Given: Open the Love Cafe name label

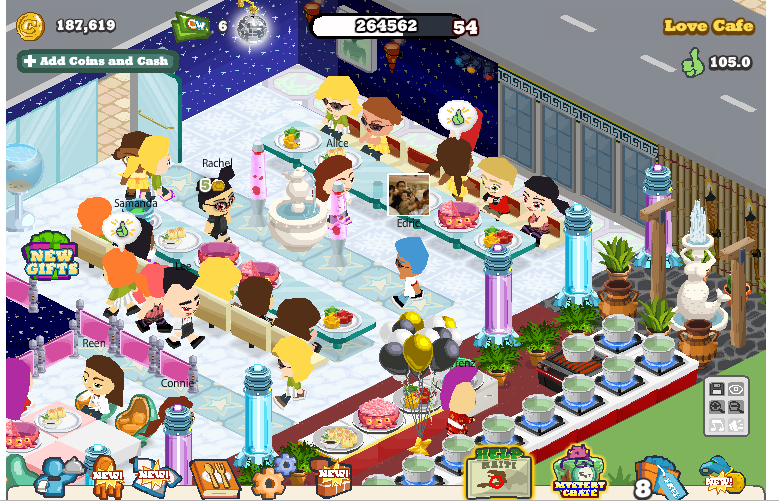Looking at the screenshot, I should click(x=709, y=27).
